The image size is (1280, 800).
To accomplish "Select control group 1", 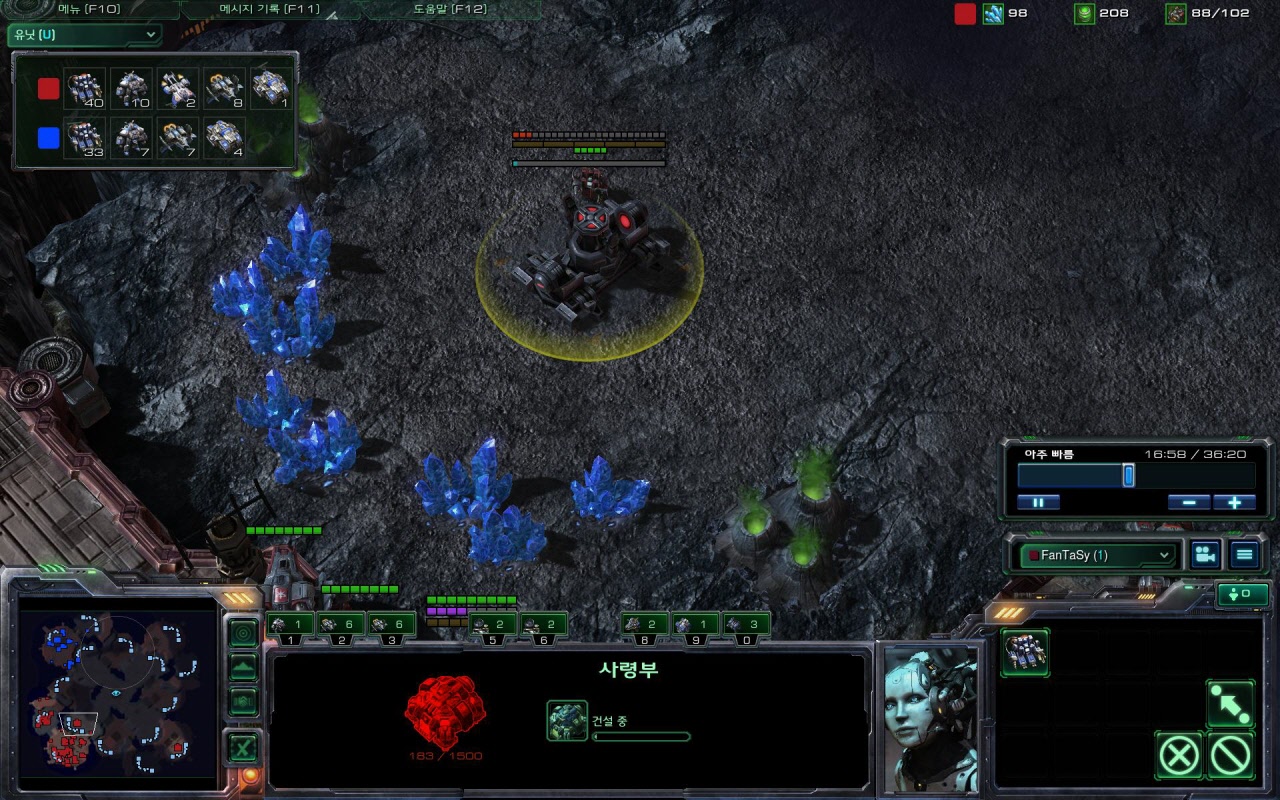I will point(290,627).
